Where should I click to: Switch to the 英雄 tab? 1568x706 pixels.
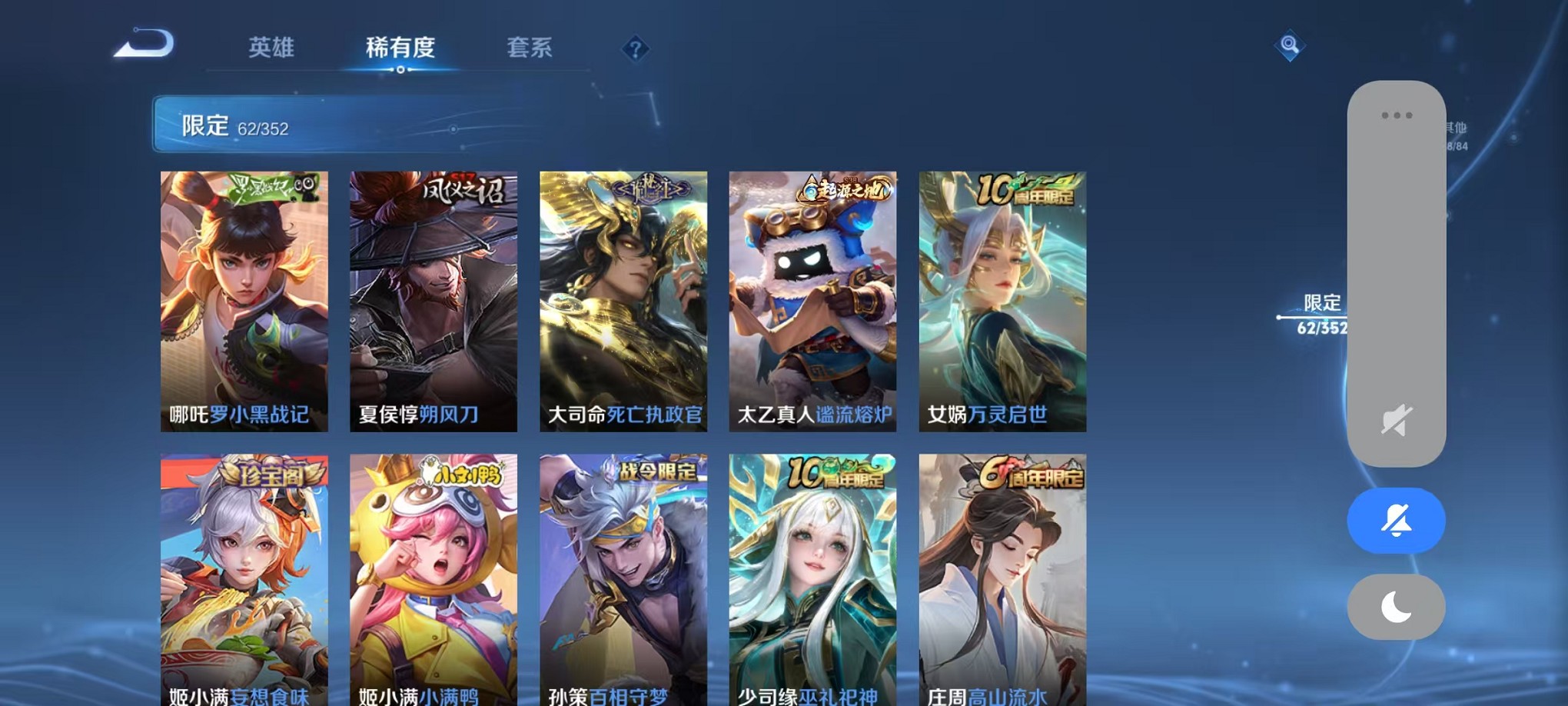[271, 48]
